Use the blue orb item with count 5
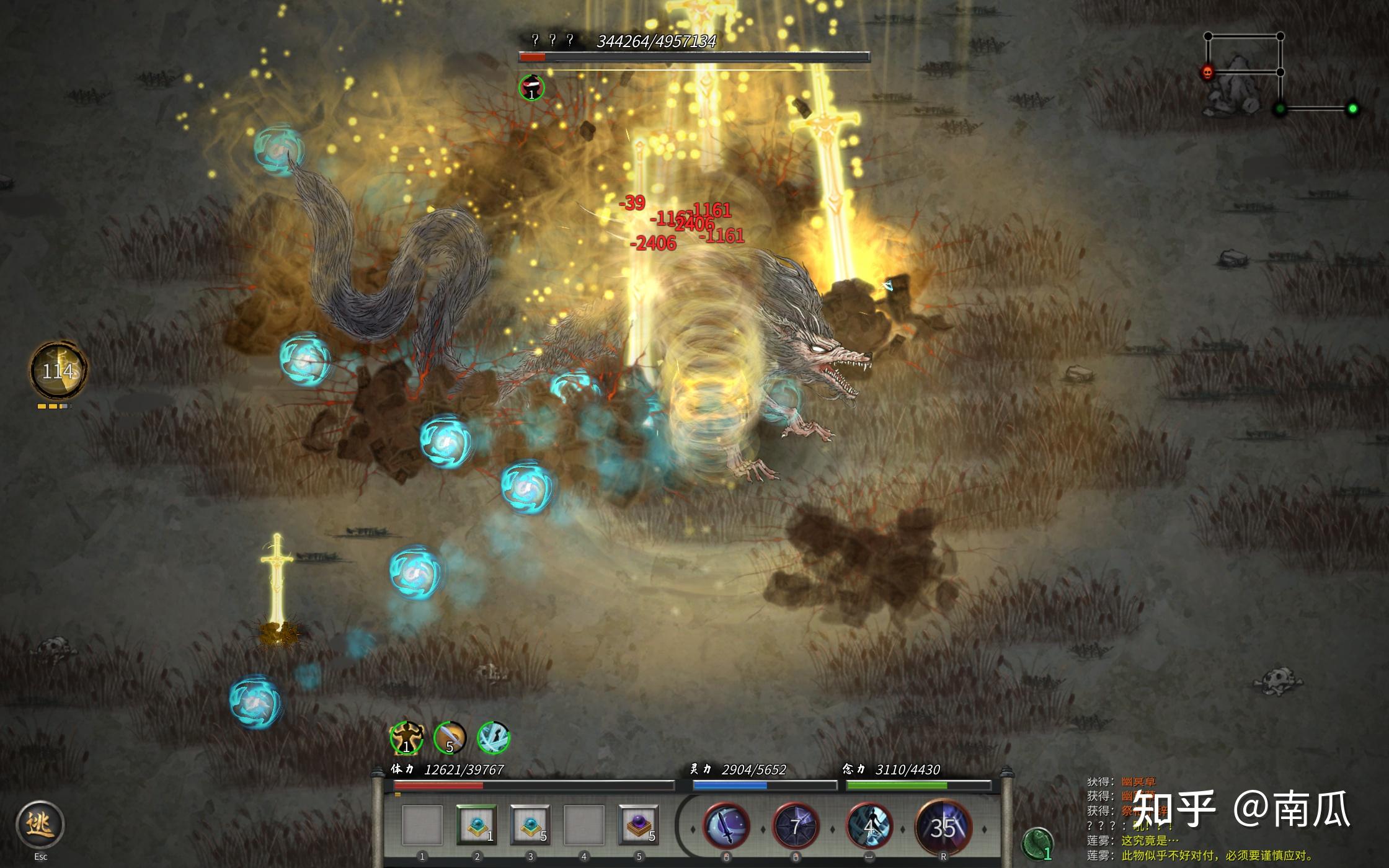 coord(530,825)
